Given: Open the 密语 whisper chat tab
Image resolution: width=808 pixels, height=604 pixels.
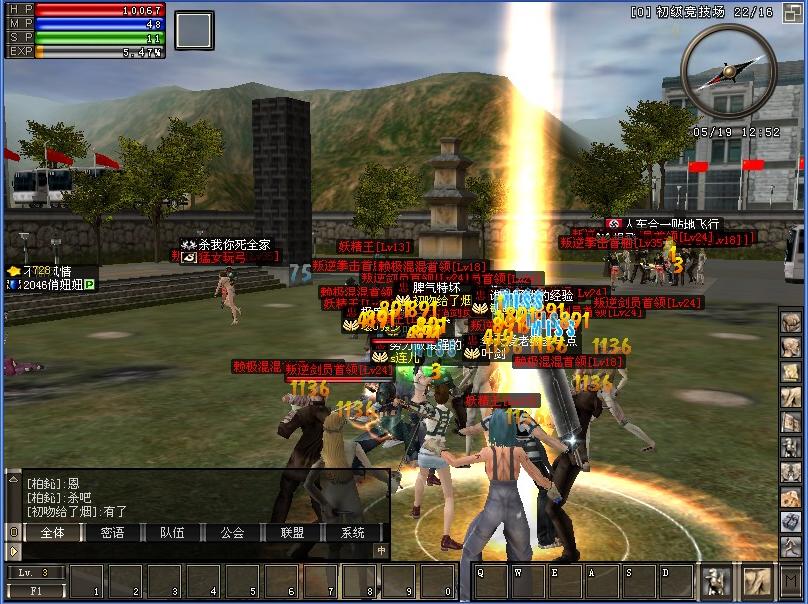Looking at the screenshot, I should pos(112,533).
